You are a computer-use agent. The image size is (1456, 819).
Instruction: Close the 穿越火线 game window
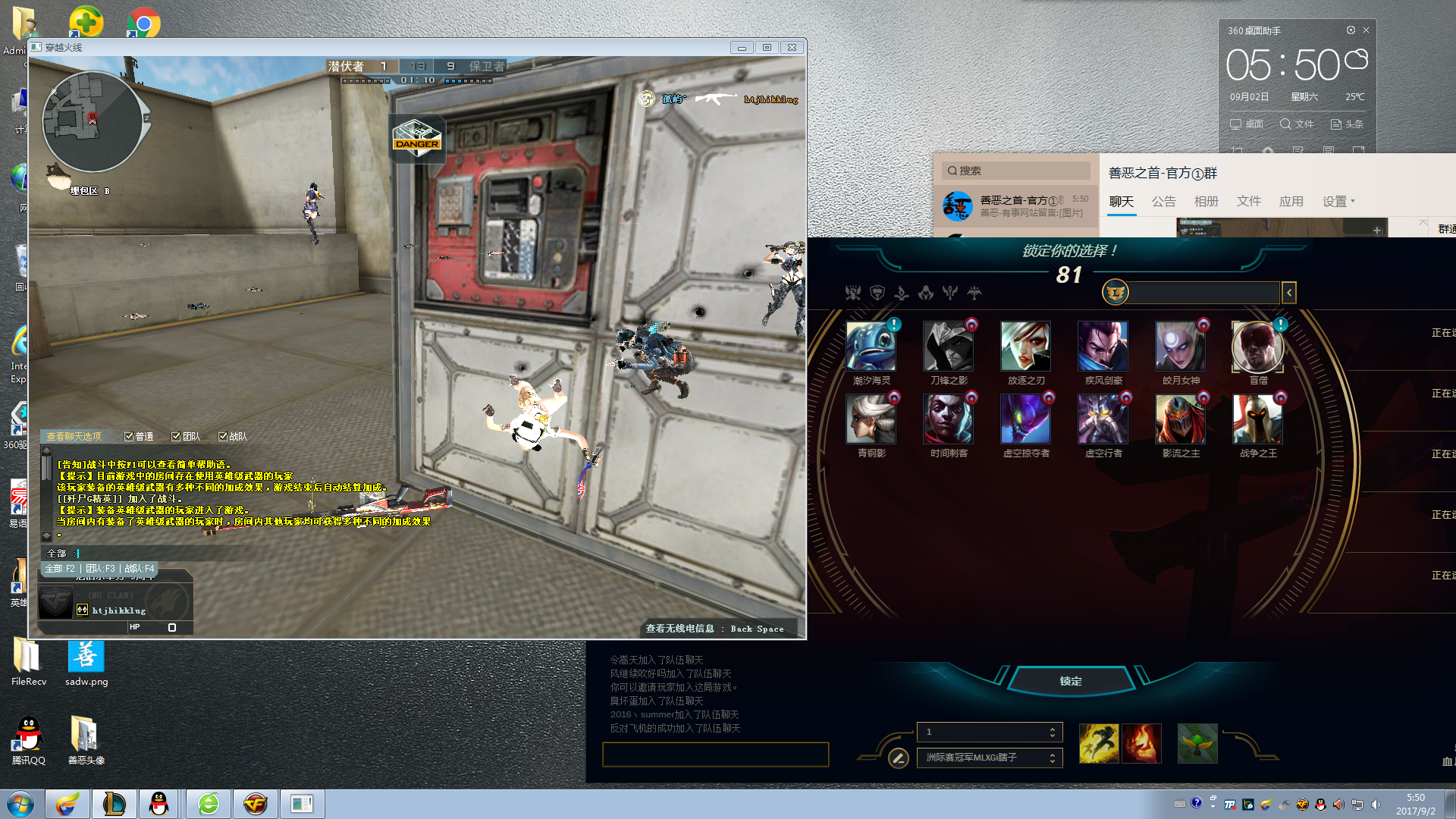pyautogui.click(x=792, y=47)
